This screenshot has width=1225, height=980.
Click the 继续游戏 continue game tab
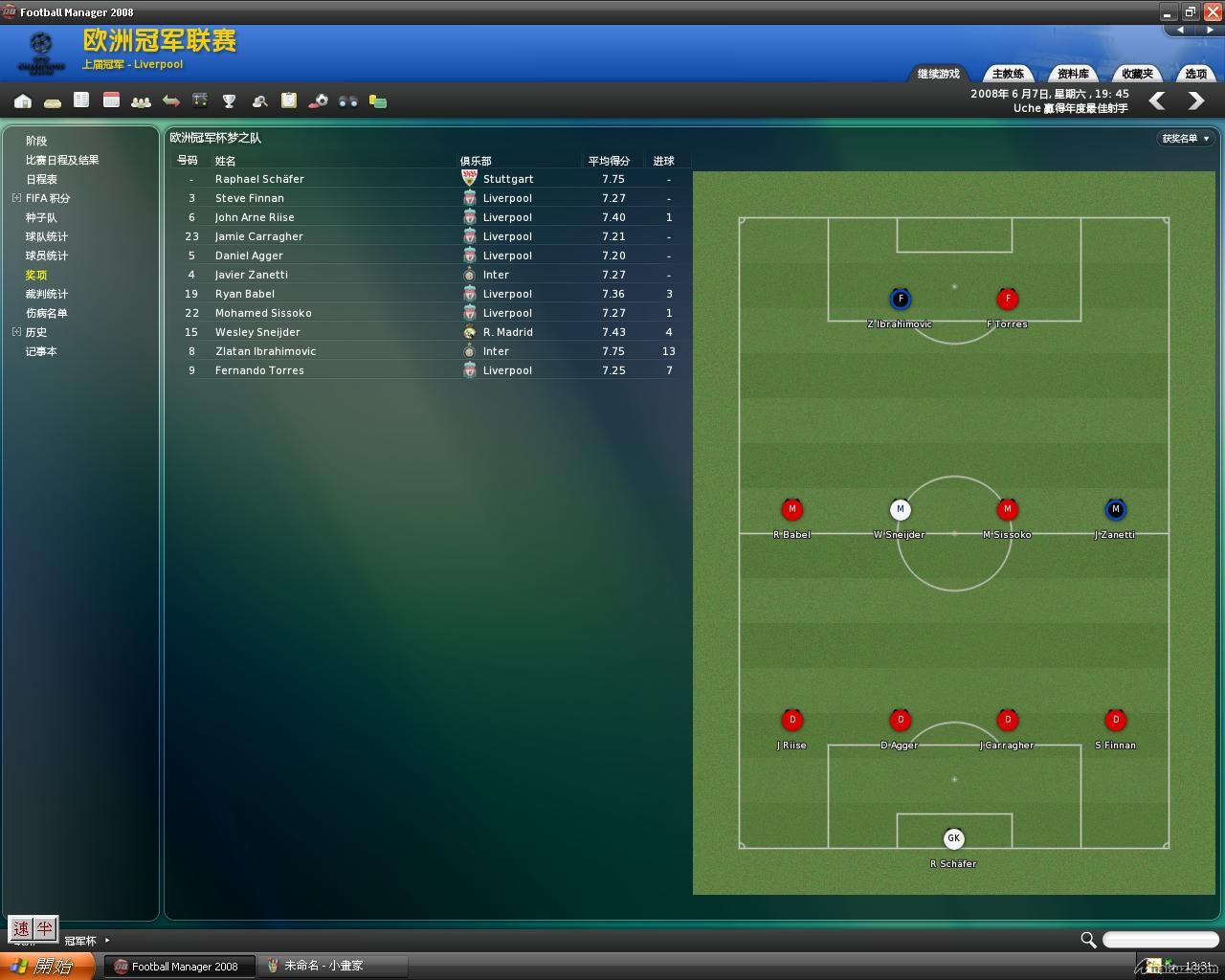(x=938, y=74)
